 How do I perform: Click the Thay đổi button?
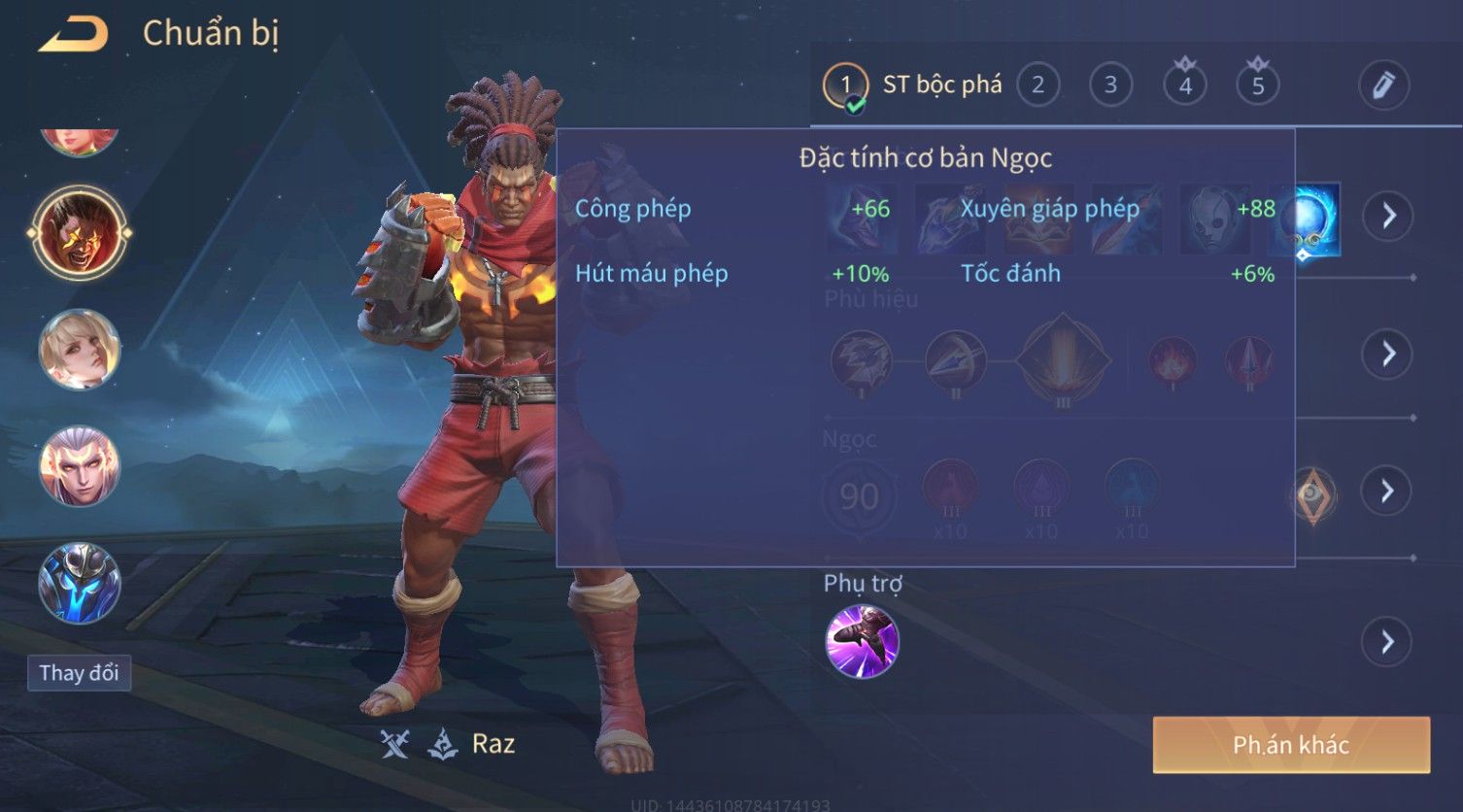point(79,673)
